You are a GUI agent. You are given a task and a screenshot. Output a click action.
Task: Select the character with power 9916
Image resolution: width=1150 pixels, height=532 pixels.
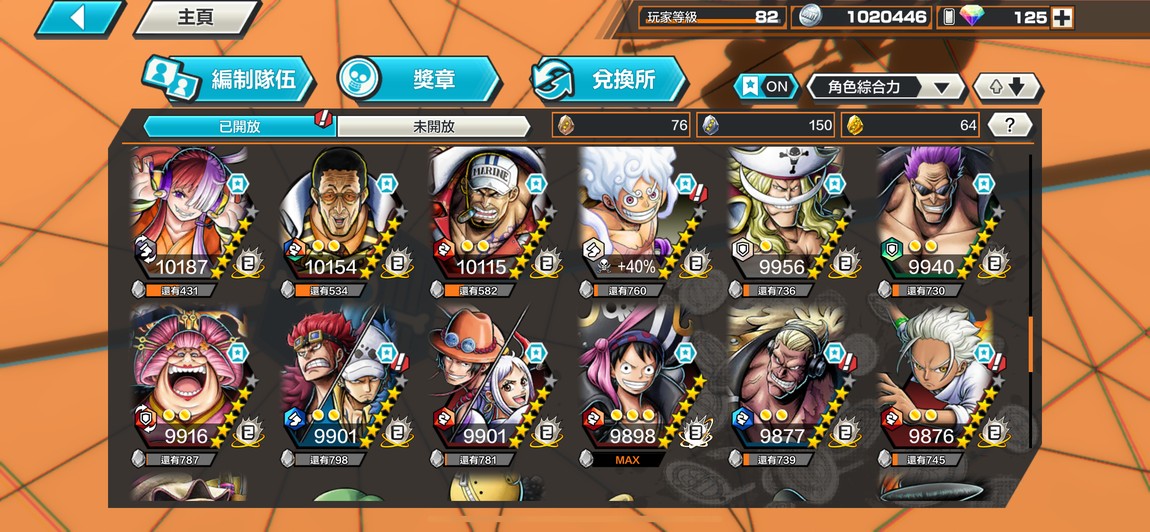(x=190, y=378)
